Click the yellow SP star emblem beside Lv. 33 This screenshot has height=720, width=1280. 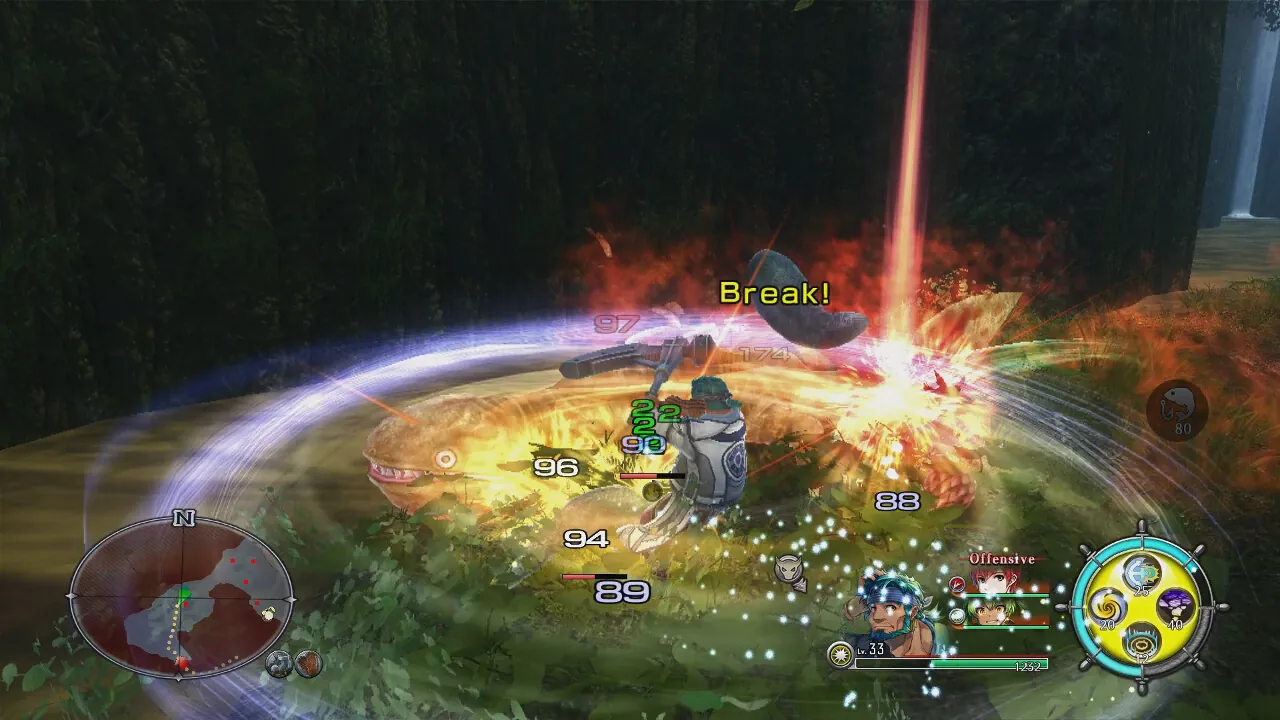tap(840, 654)
